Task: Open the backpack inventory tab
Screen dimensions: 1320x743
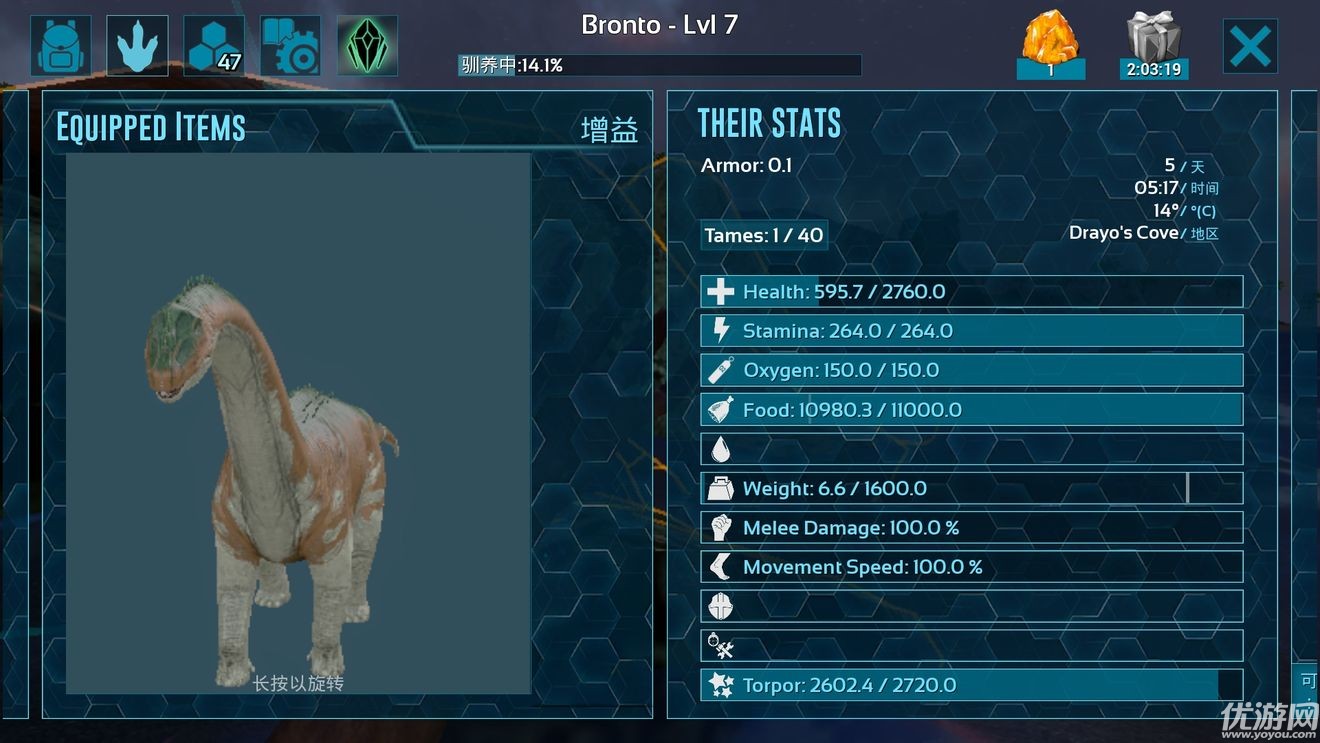Action: click(x=61, y=46)
